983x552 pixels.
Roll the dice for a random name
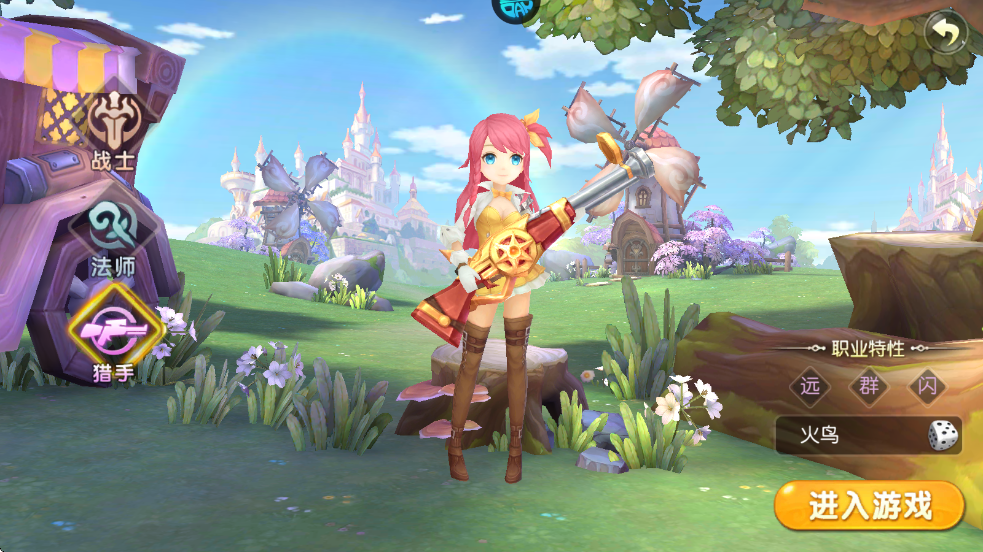(x=942, y=436)
